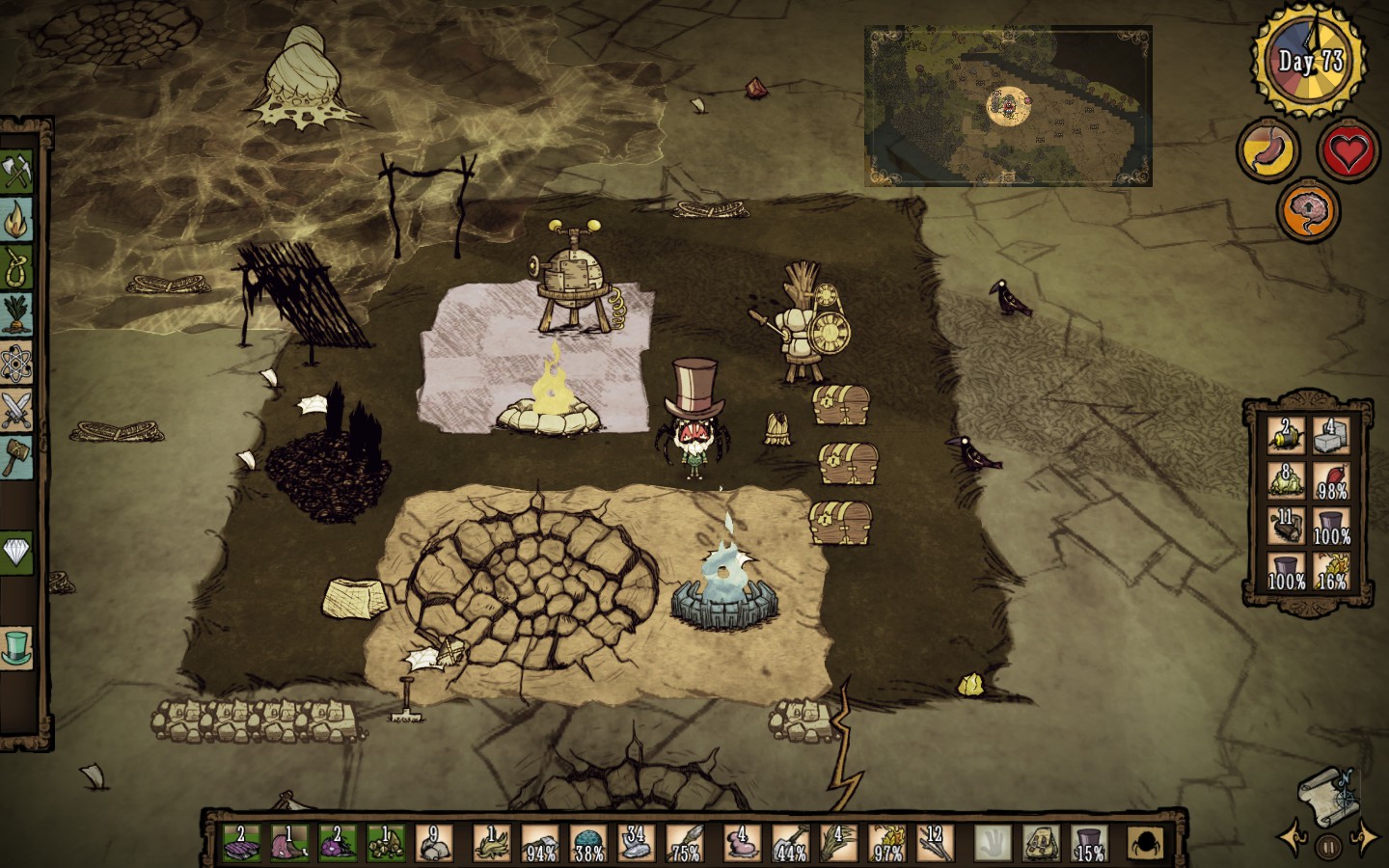1389x868 pixels.
Task: Select the shovel at 44% durability
Action: 790,843
